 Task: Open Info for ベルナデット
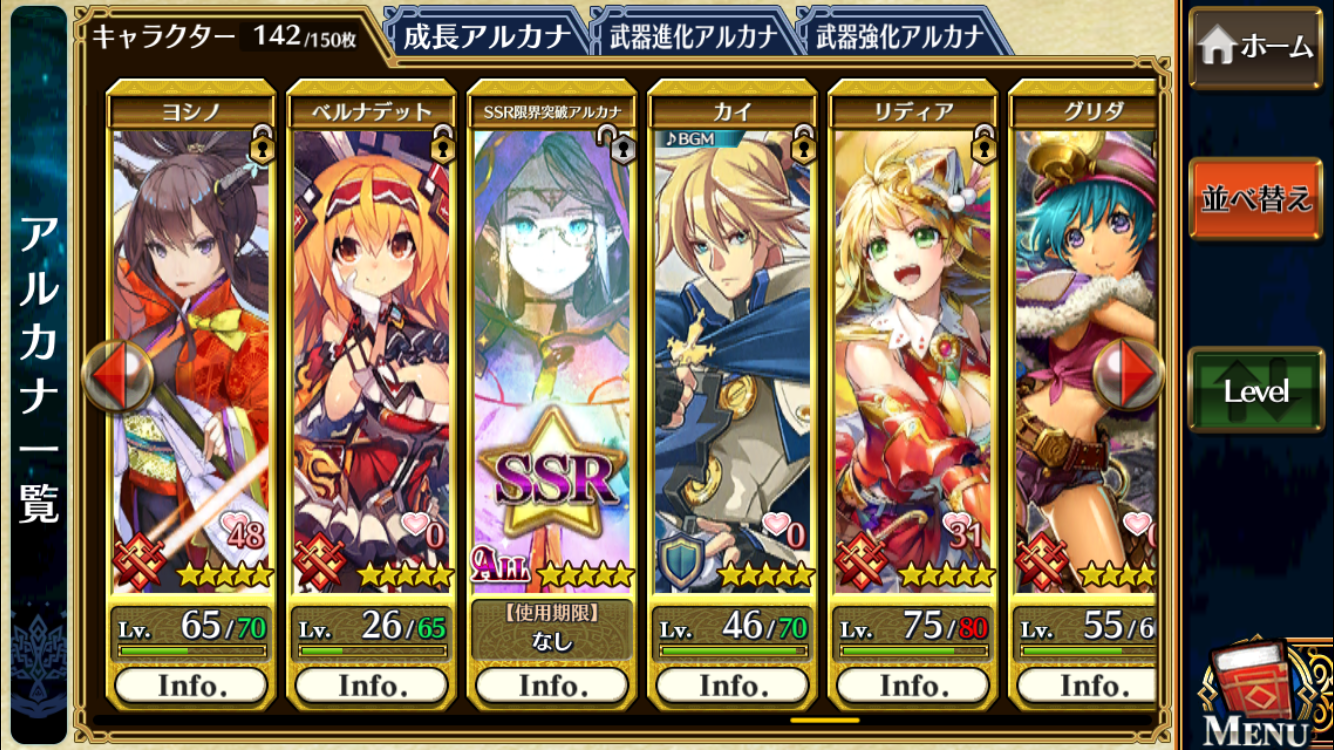click(372, 685)
